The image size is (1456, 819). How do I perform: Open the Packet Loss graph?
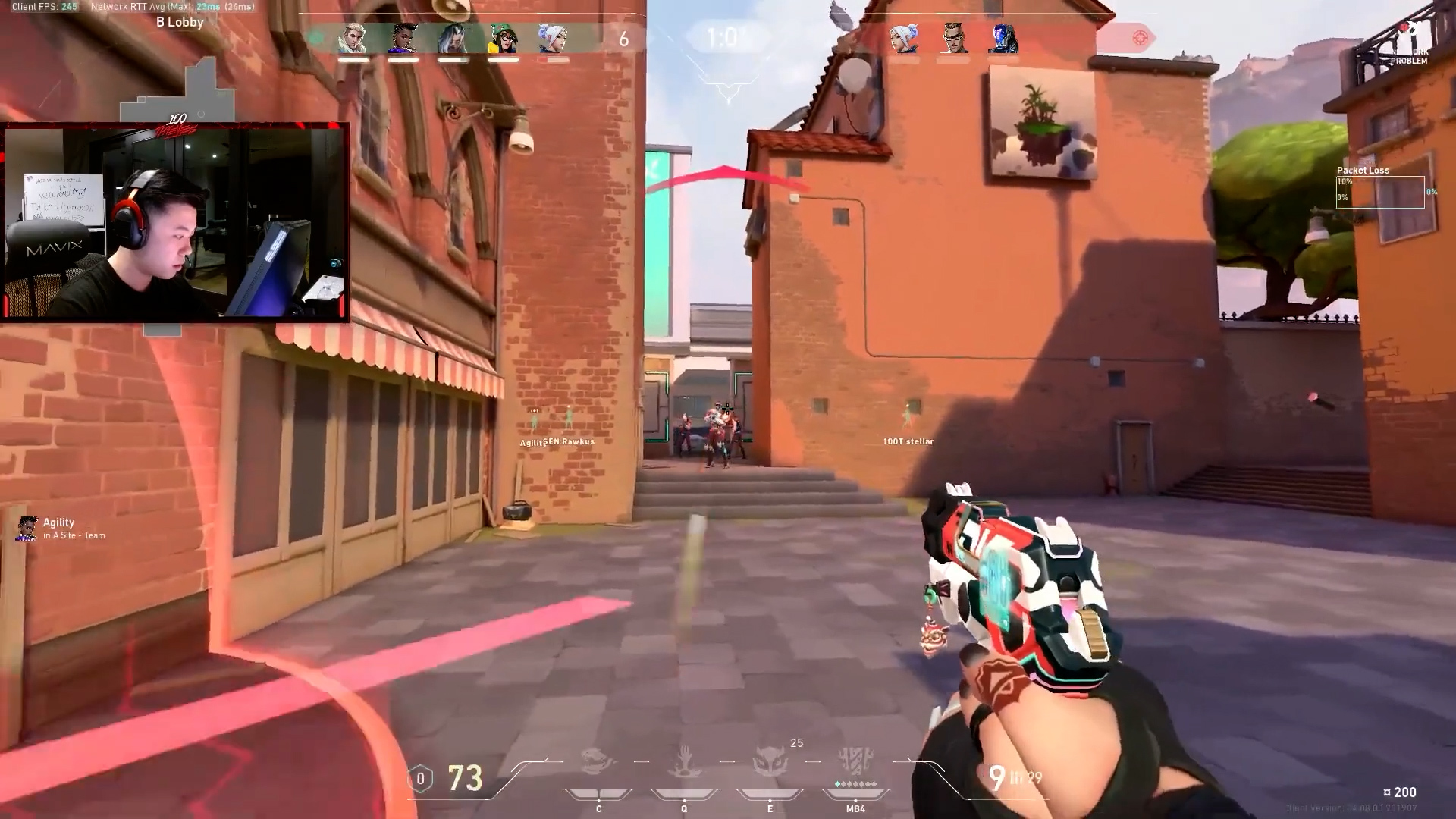[x=1380, y=191]
